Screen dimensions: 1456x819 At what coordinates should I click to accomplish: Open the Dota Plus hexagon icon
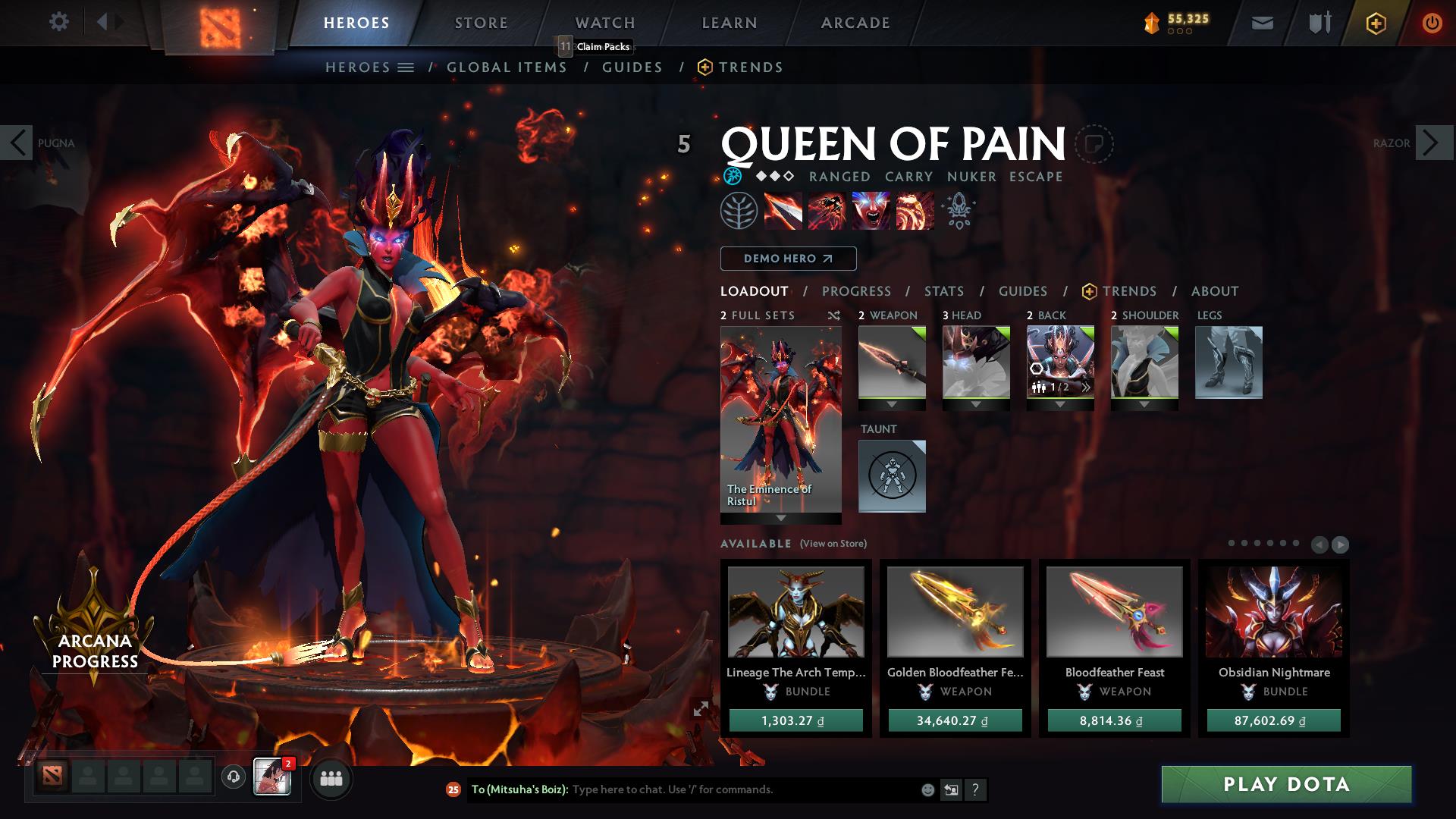(x=1377, y=23)
